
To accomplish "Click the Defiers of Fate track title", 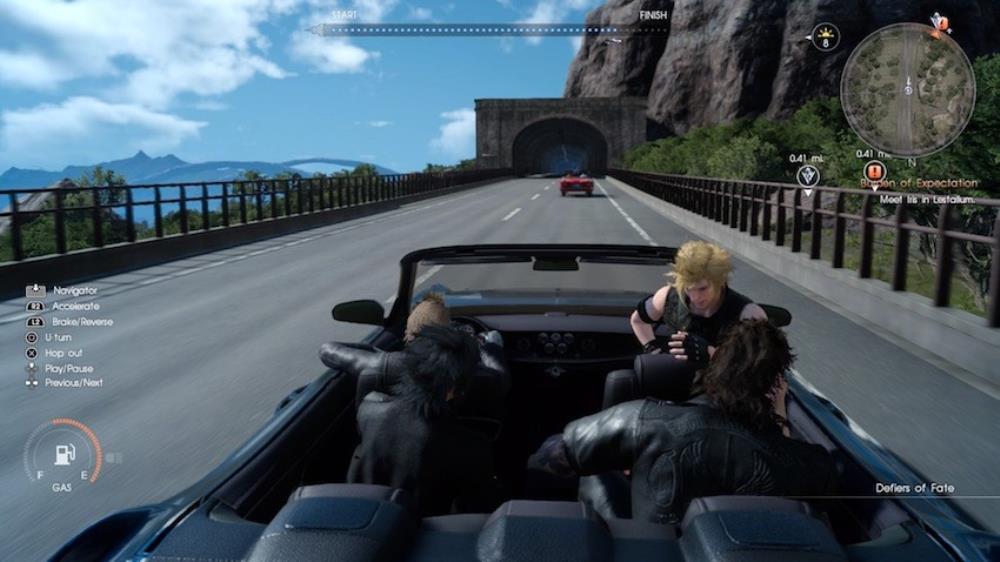I will pos(914,488).
